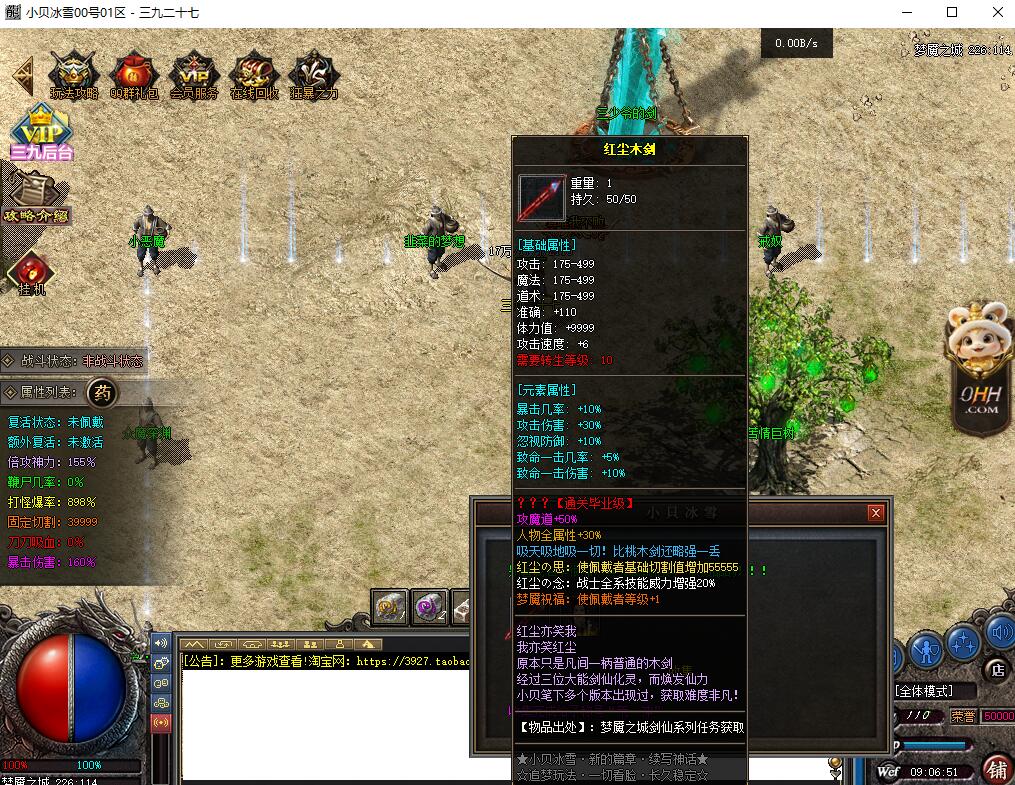This screenshot has width=1015, height=785.
Task: Open the 攻略介绍 scroll guide
Action: pyautogui.click(x=36, y=198)
